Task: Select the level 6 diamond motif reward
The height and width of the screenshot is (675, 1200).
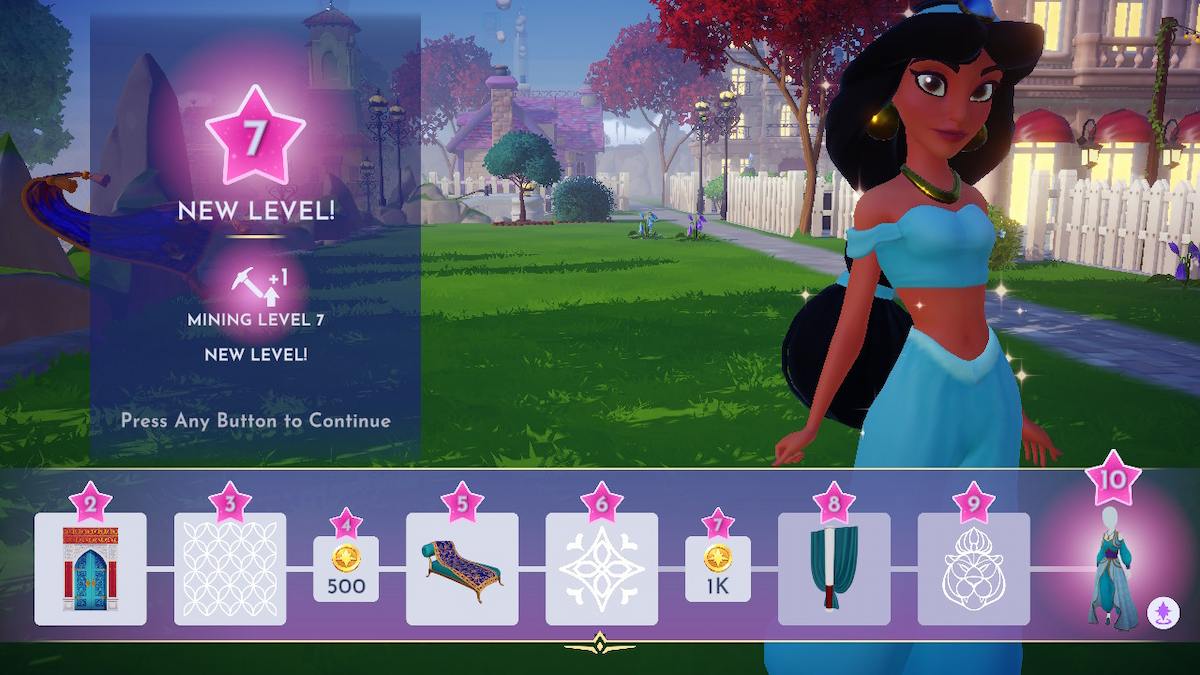Action: (601, 568)
